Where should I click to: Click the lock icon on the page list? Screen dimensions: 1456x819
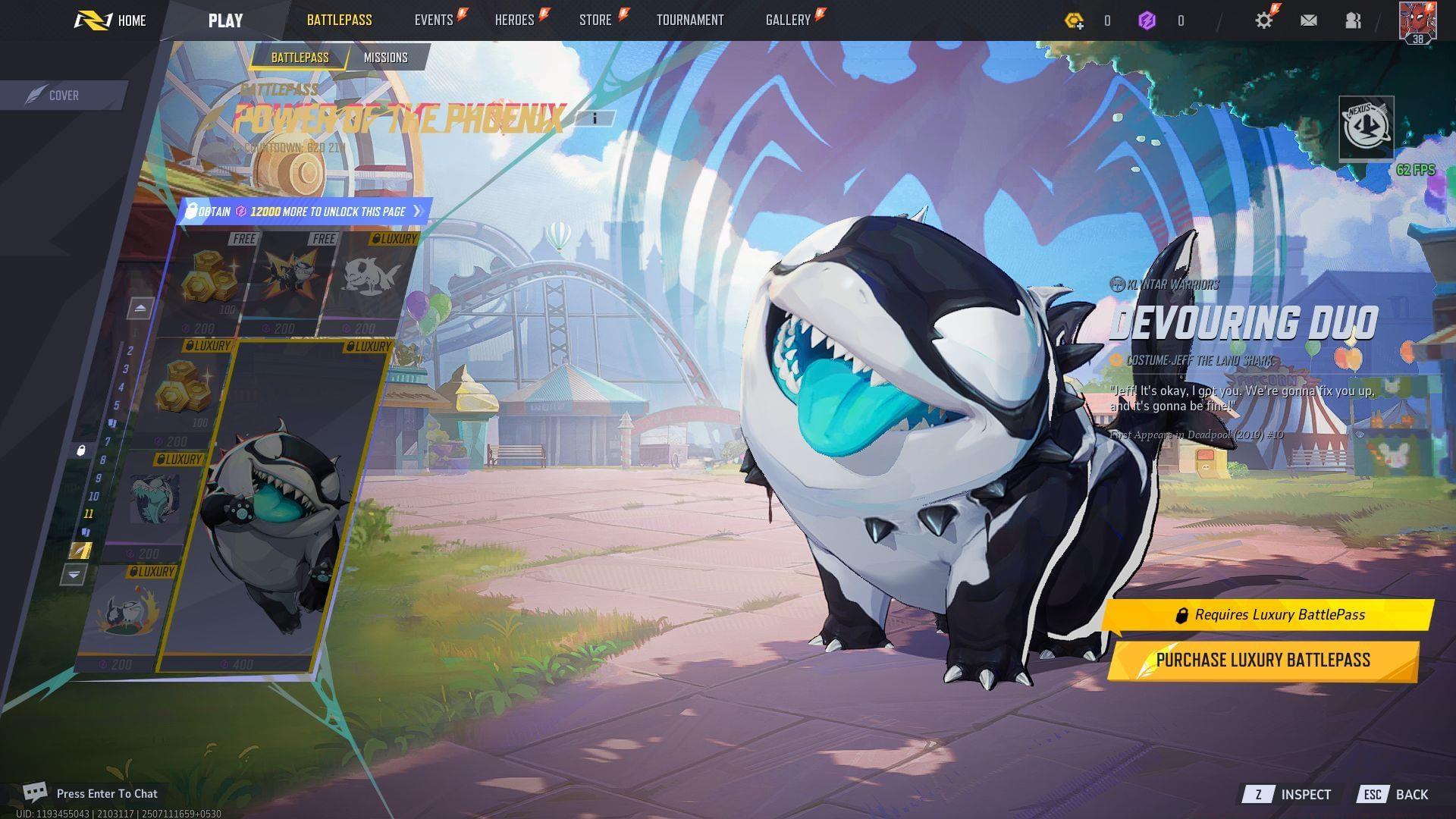[x=80, y=451]
